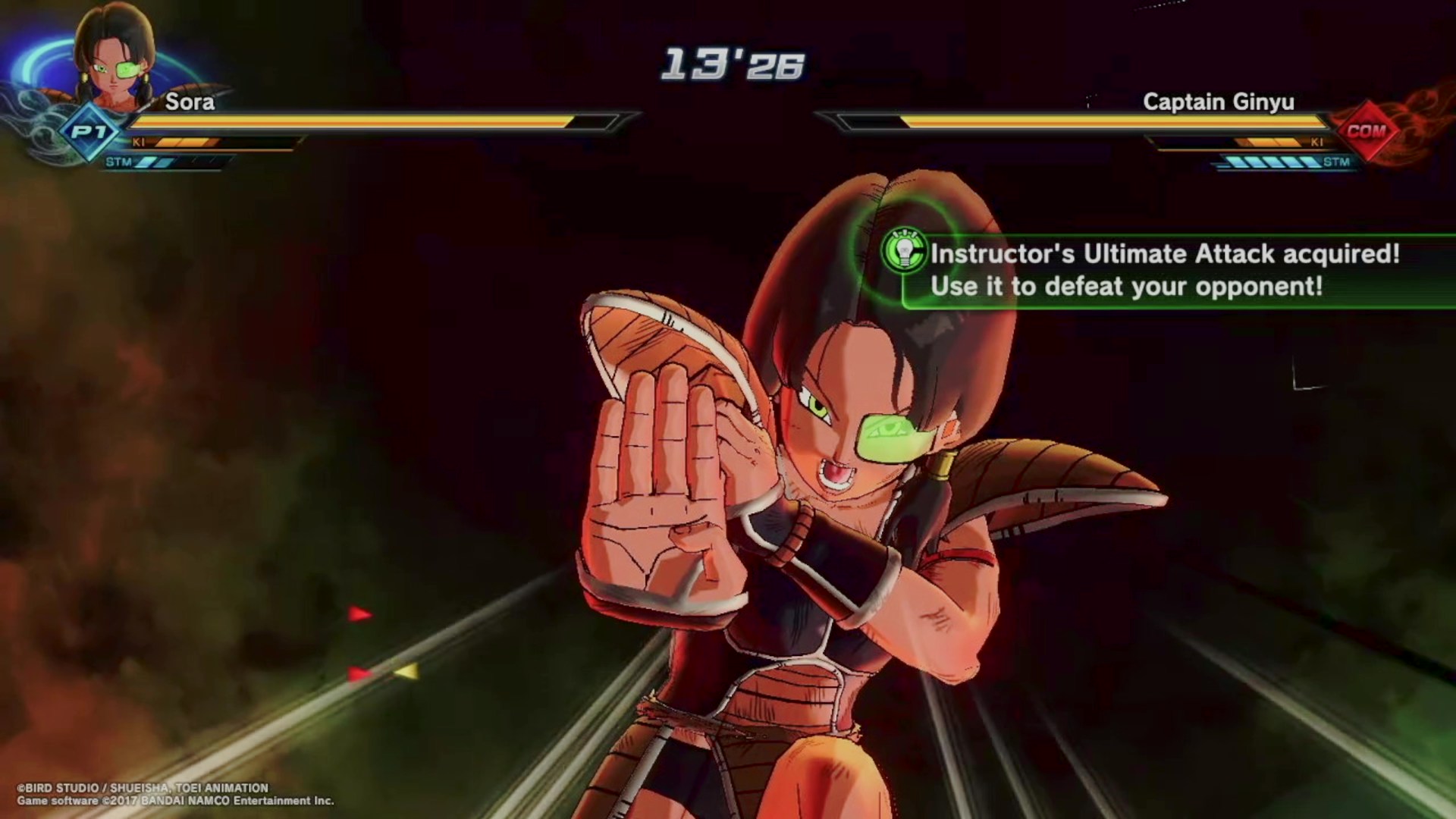Select the blue P1 player badge

[89, 132]
